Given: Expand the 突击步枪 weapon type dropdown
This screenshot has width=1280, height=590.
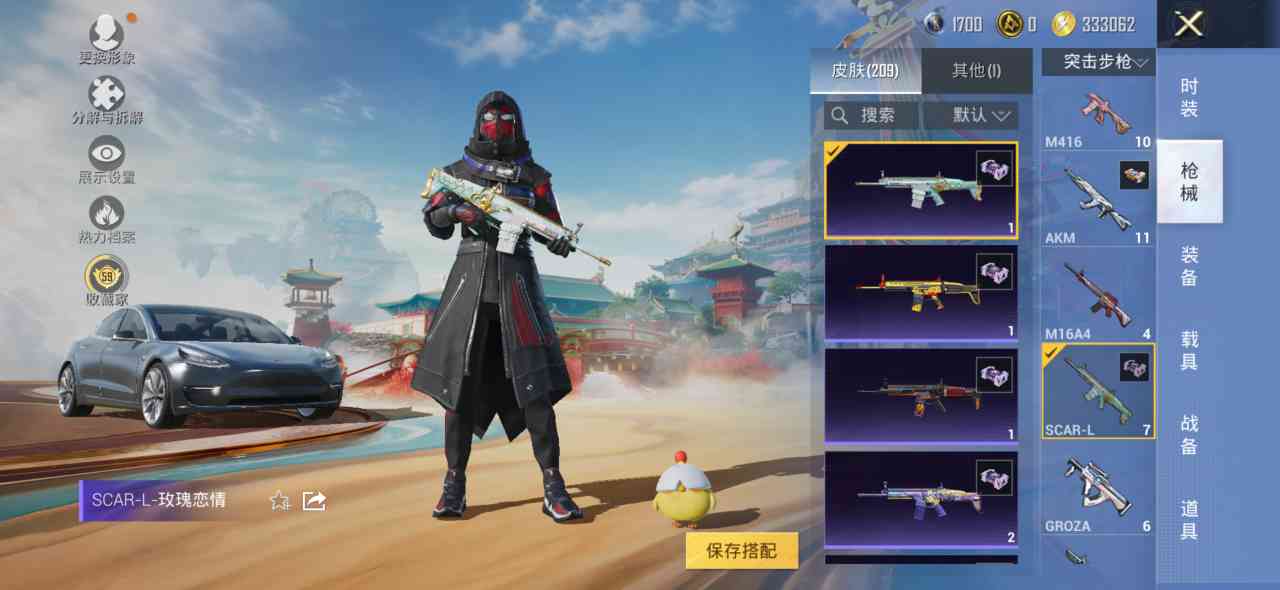Looking at the screenshot, I should [x=1098, y=62].
